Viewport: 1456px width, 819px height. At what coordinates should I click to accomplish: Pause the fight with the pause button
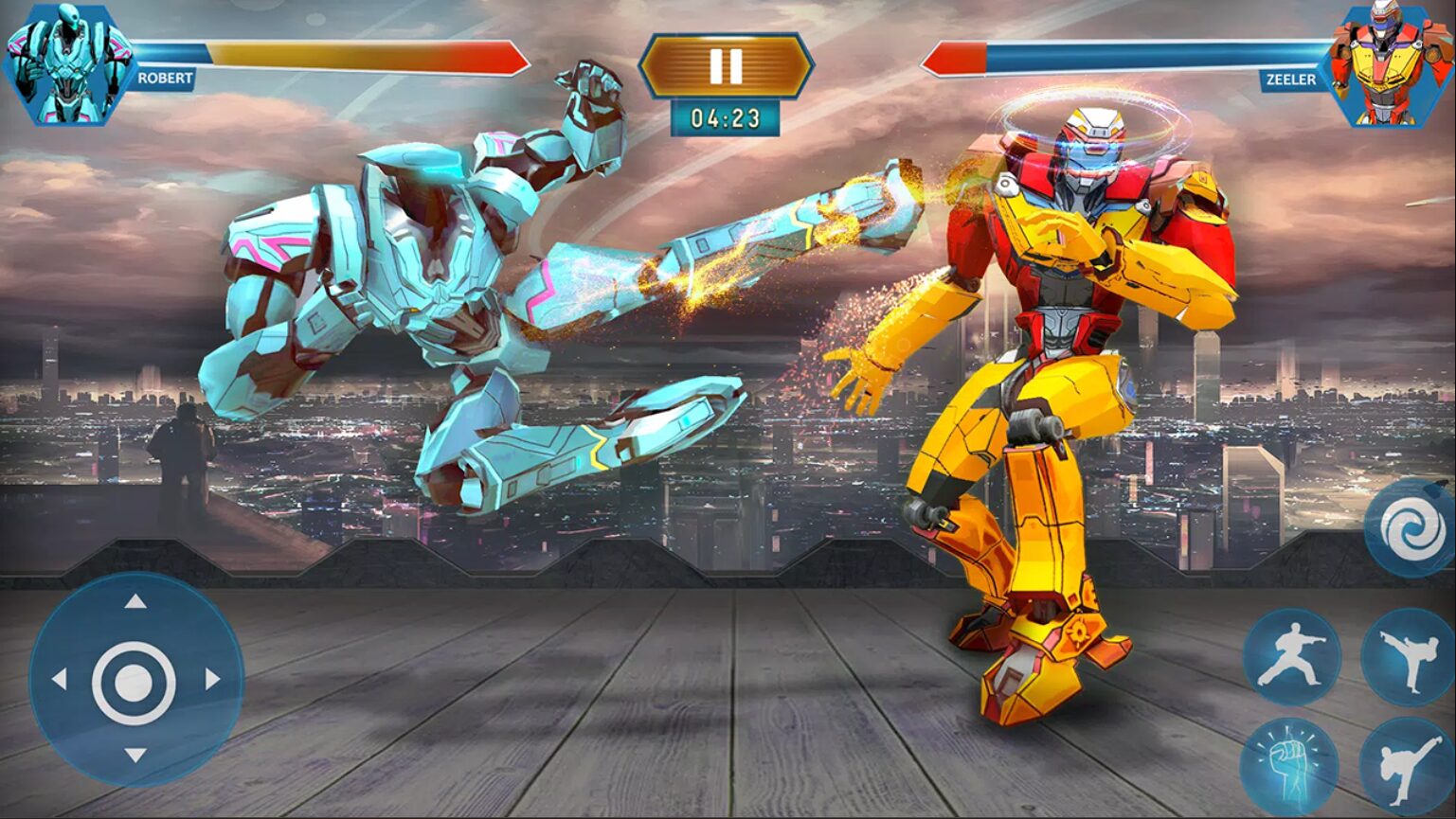(726, 65)
